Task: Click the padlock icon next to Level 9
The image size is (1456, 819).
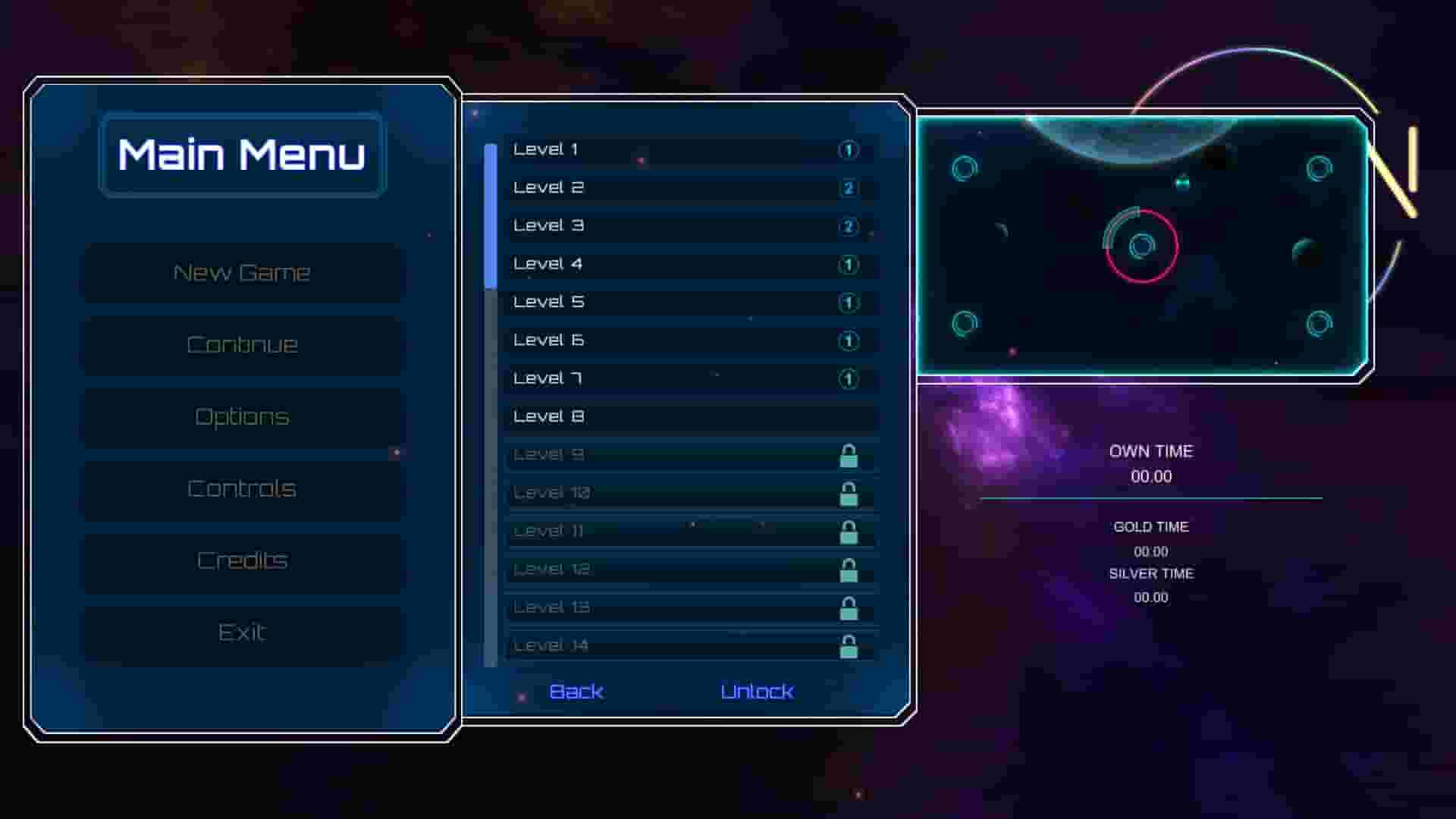Action: (x=849, y=455)
